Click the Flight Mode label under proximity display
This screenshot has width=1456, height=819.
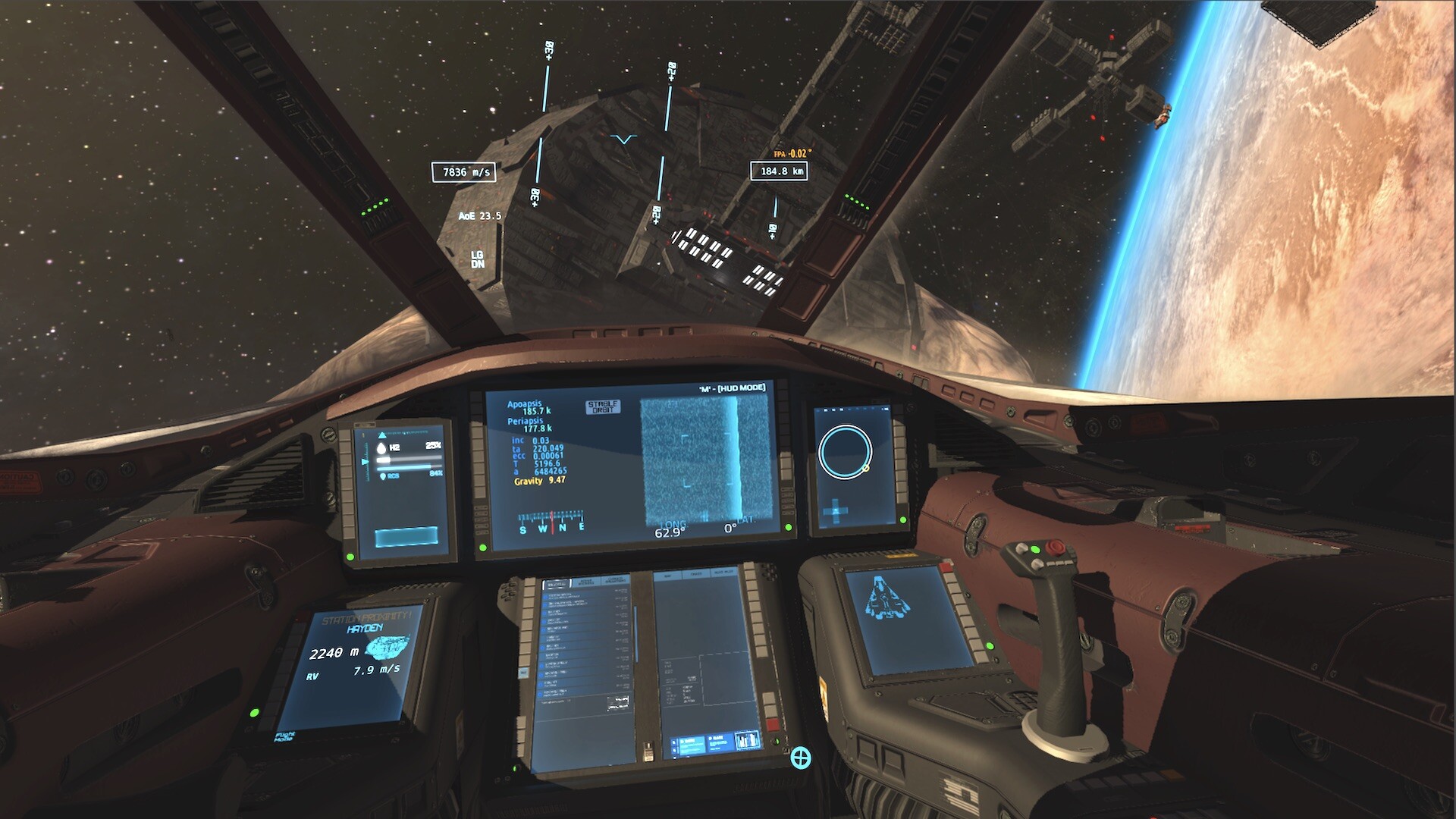[286, 736]
